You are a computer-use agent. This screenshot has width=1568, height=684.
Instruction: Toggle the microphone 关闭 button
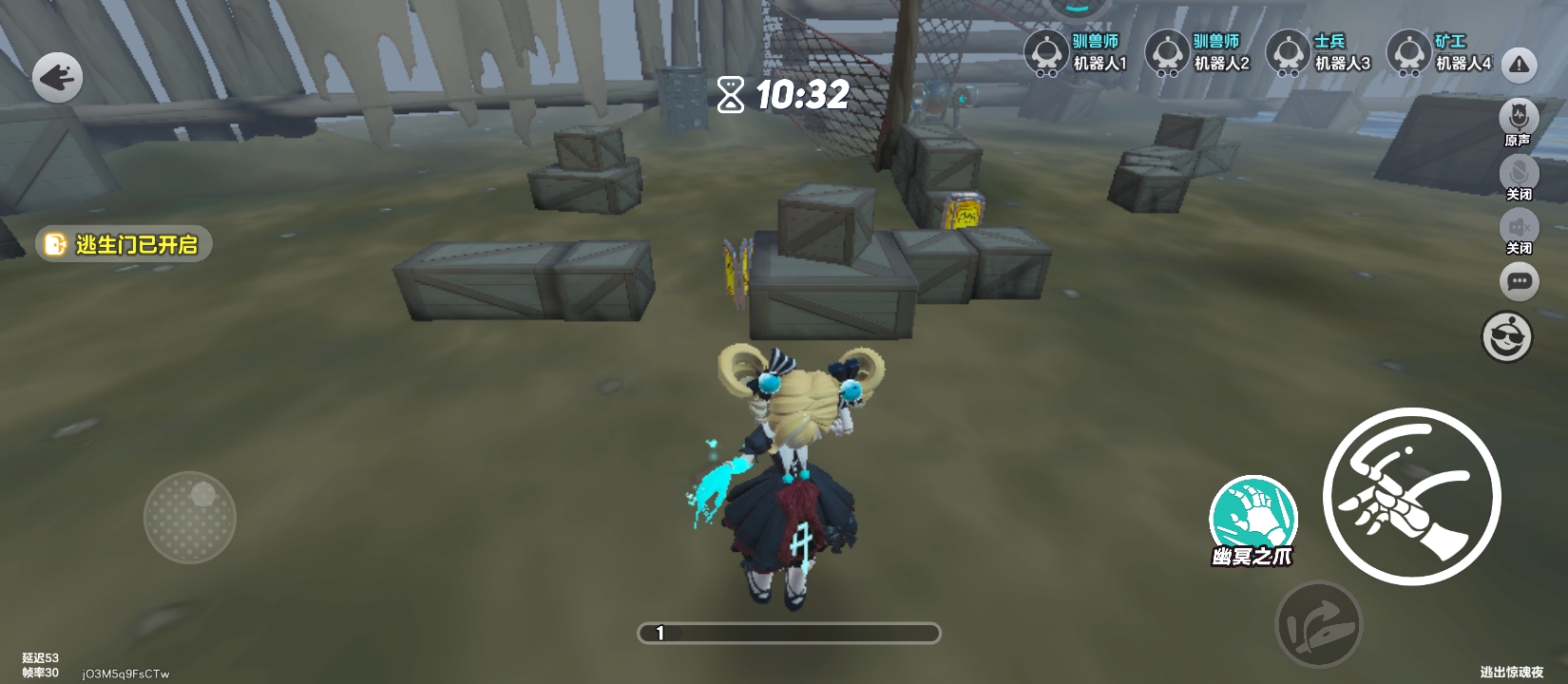[x=1519, y=174]
